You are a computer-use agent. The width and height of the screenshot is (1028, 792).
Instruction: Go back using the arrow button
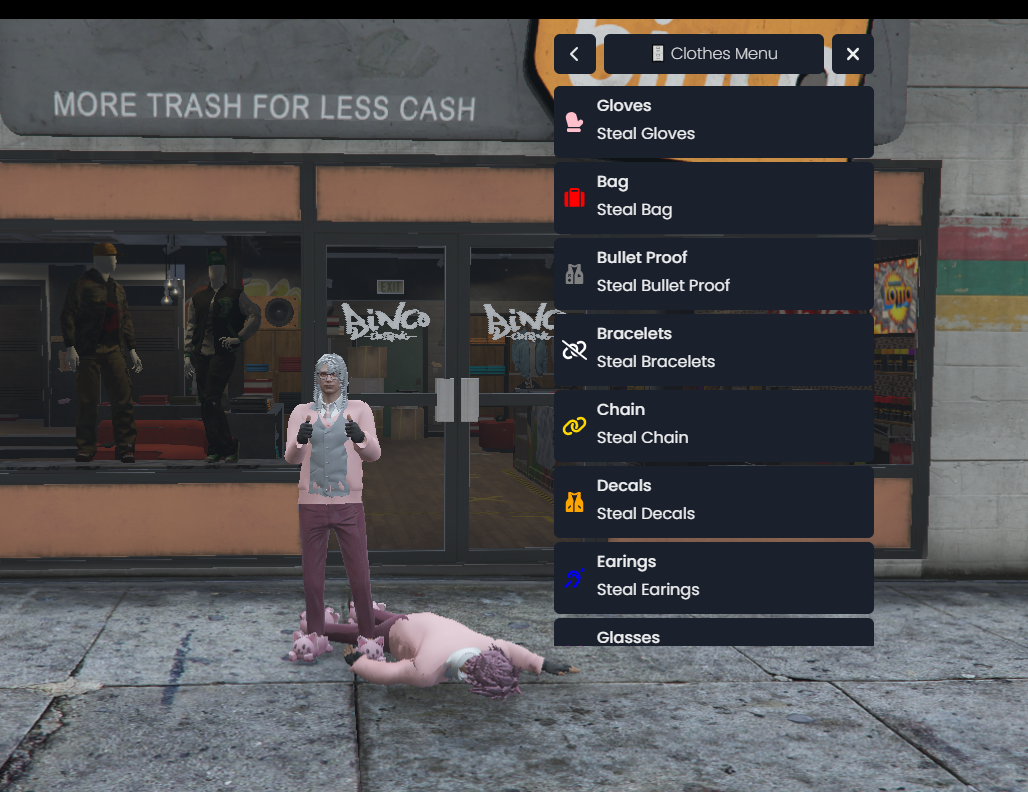tap(574, 54)
